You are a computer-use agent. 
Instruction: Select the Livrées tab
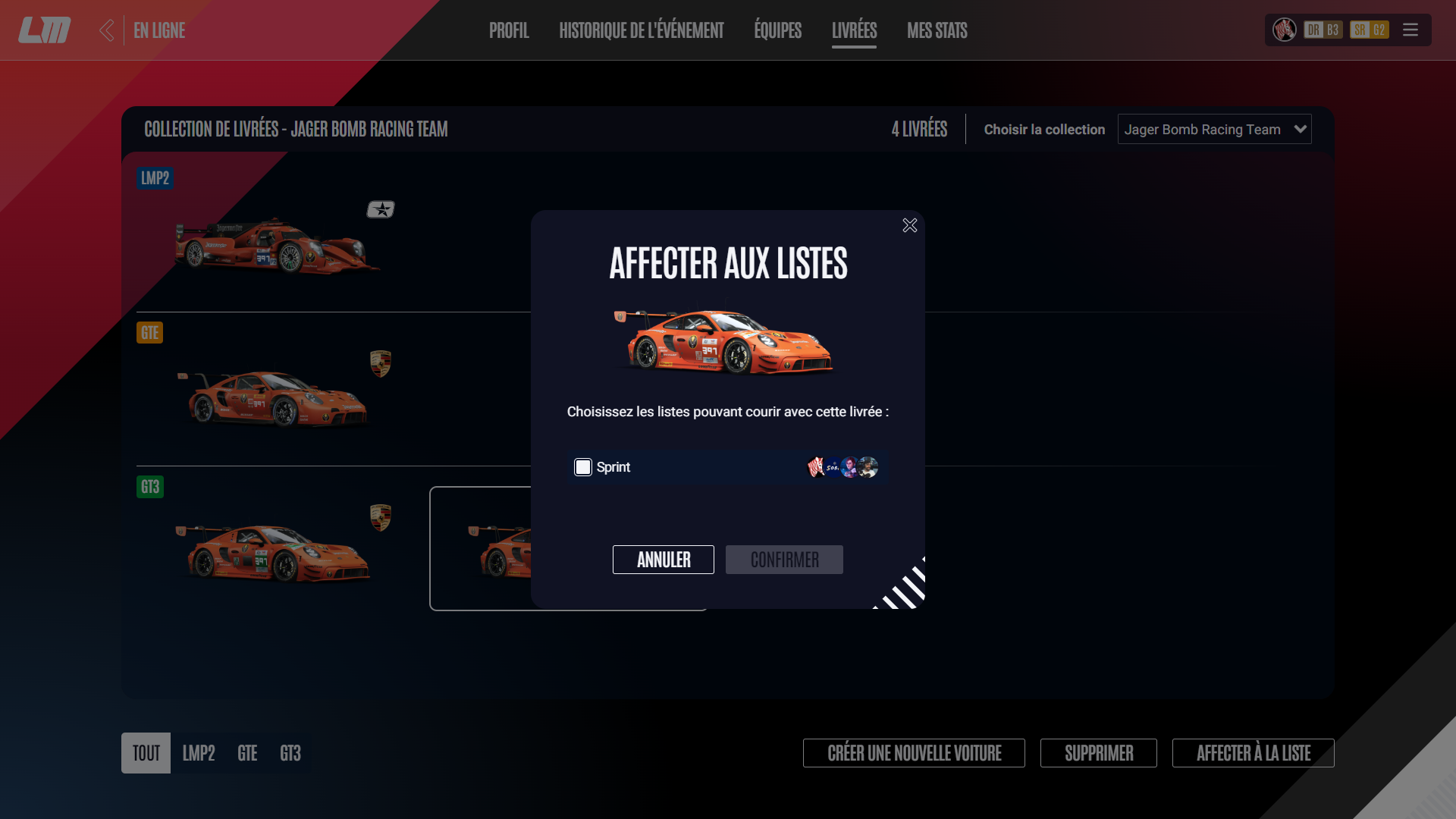pyautogui.click(x=854, y=30)
